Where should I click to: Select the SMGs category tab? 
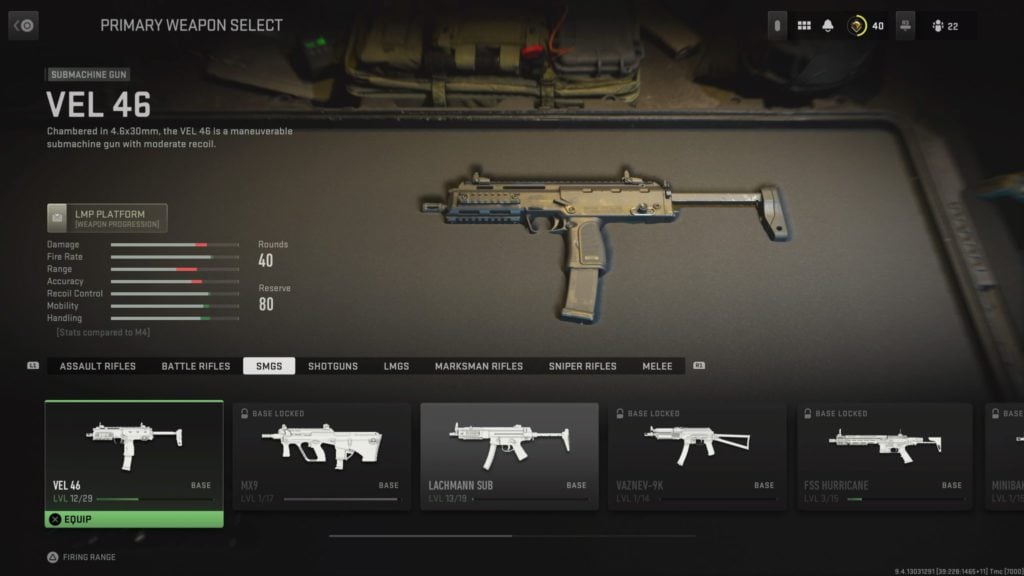(x=269, y=366)
